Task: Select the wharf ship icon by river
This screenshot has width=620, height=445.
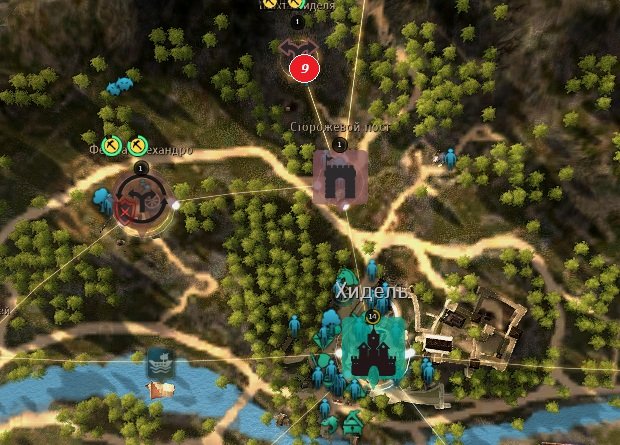Action: [x=160, y=362]
